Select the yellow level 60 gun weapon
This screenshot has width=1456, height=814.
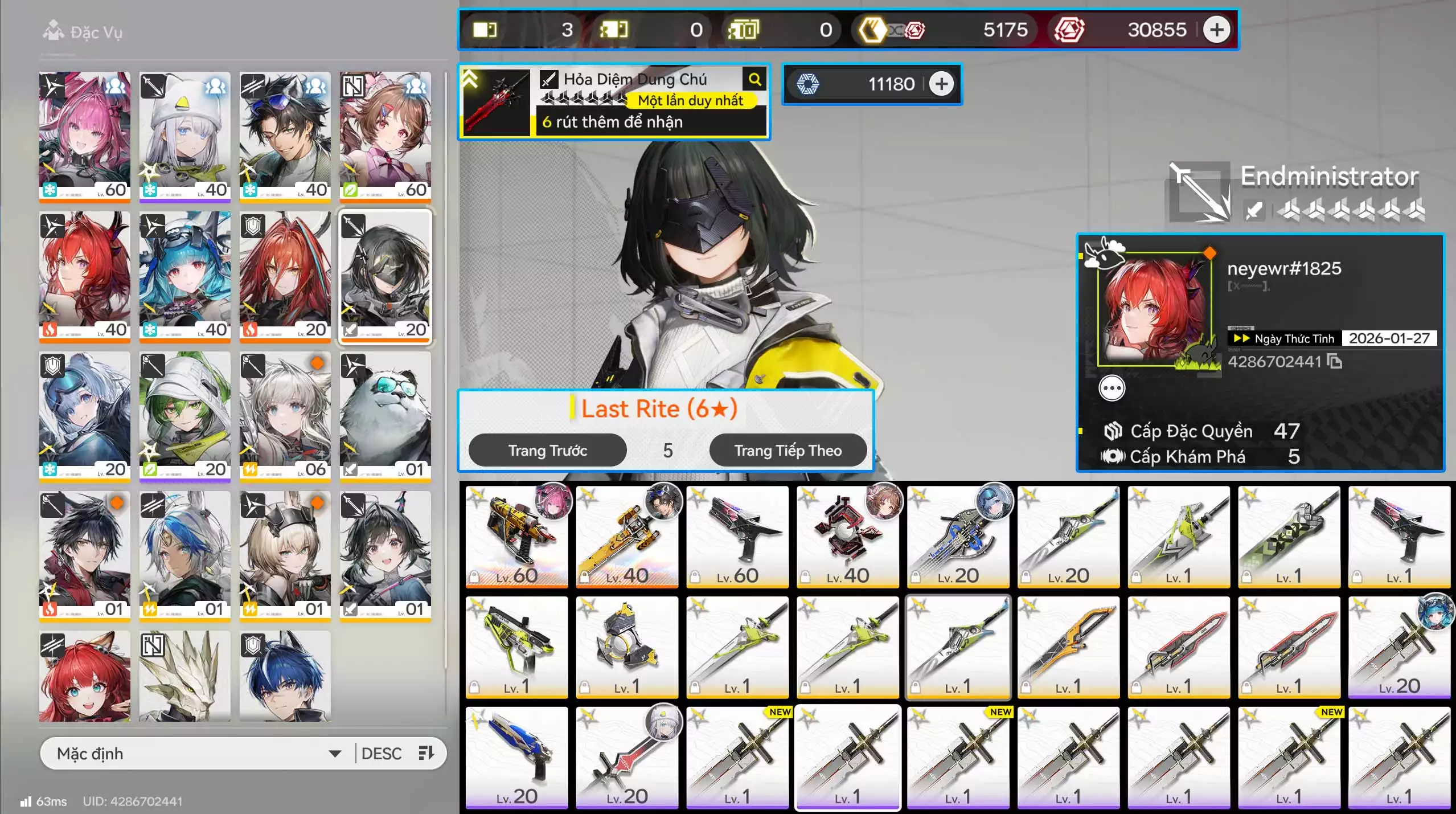(516, 536)
